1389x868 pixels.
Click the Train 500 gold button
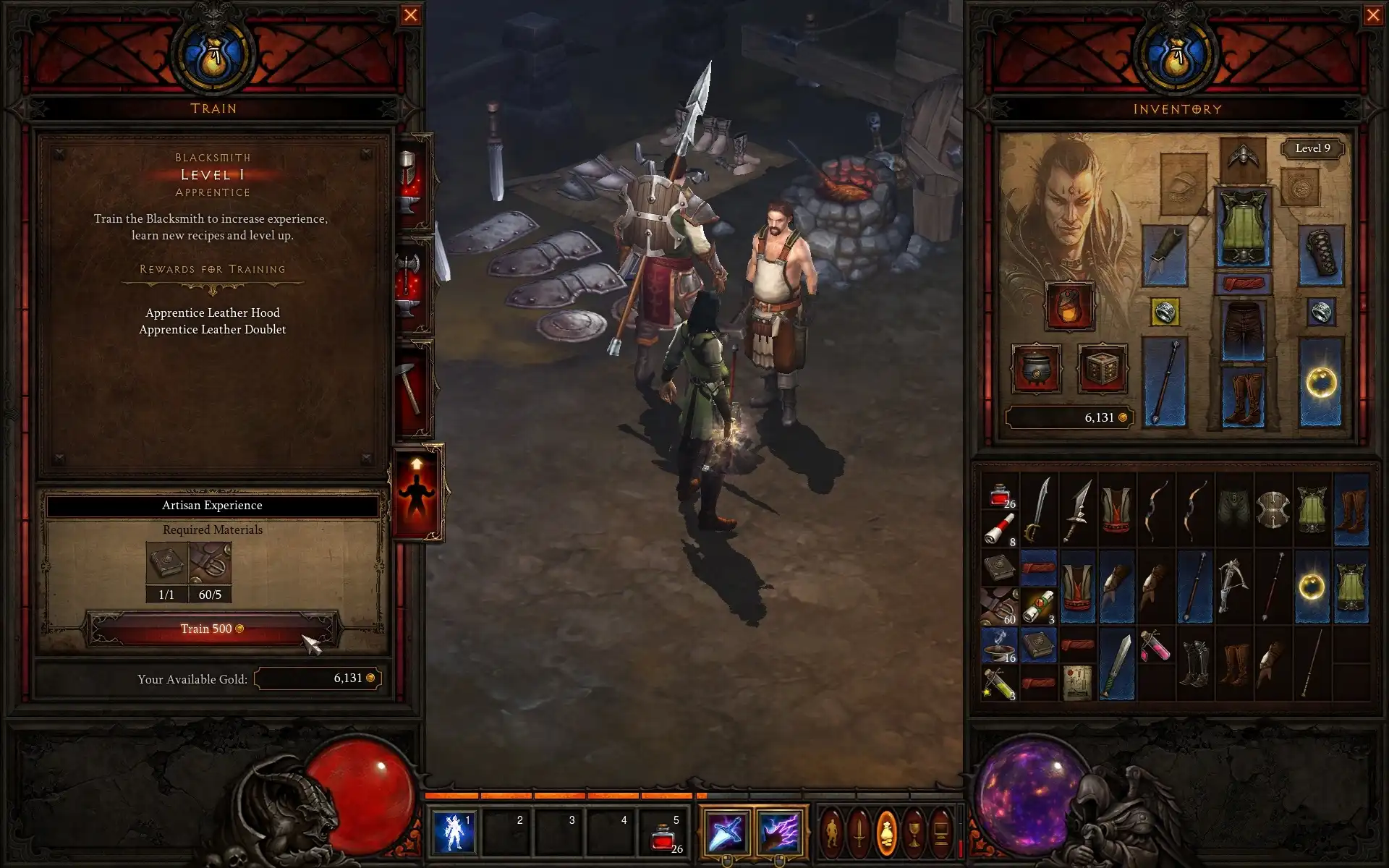pyautogui.click(x=212, y=629)
